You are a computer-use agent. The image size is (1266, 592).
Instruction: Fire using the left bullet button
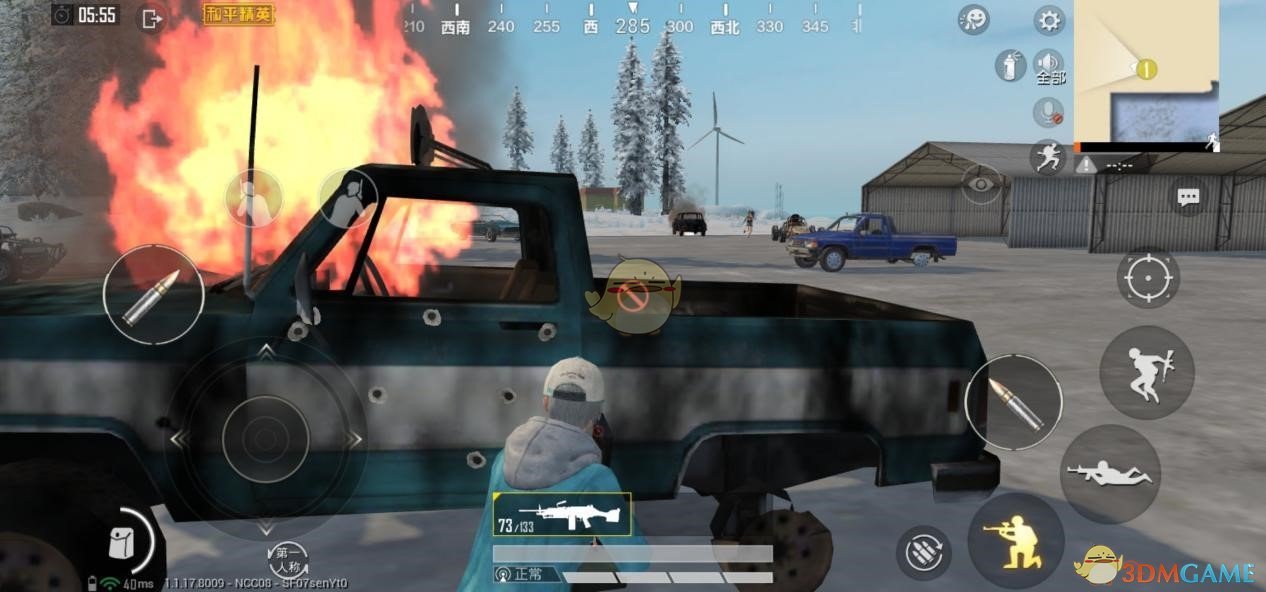pos(152,295)
